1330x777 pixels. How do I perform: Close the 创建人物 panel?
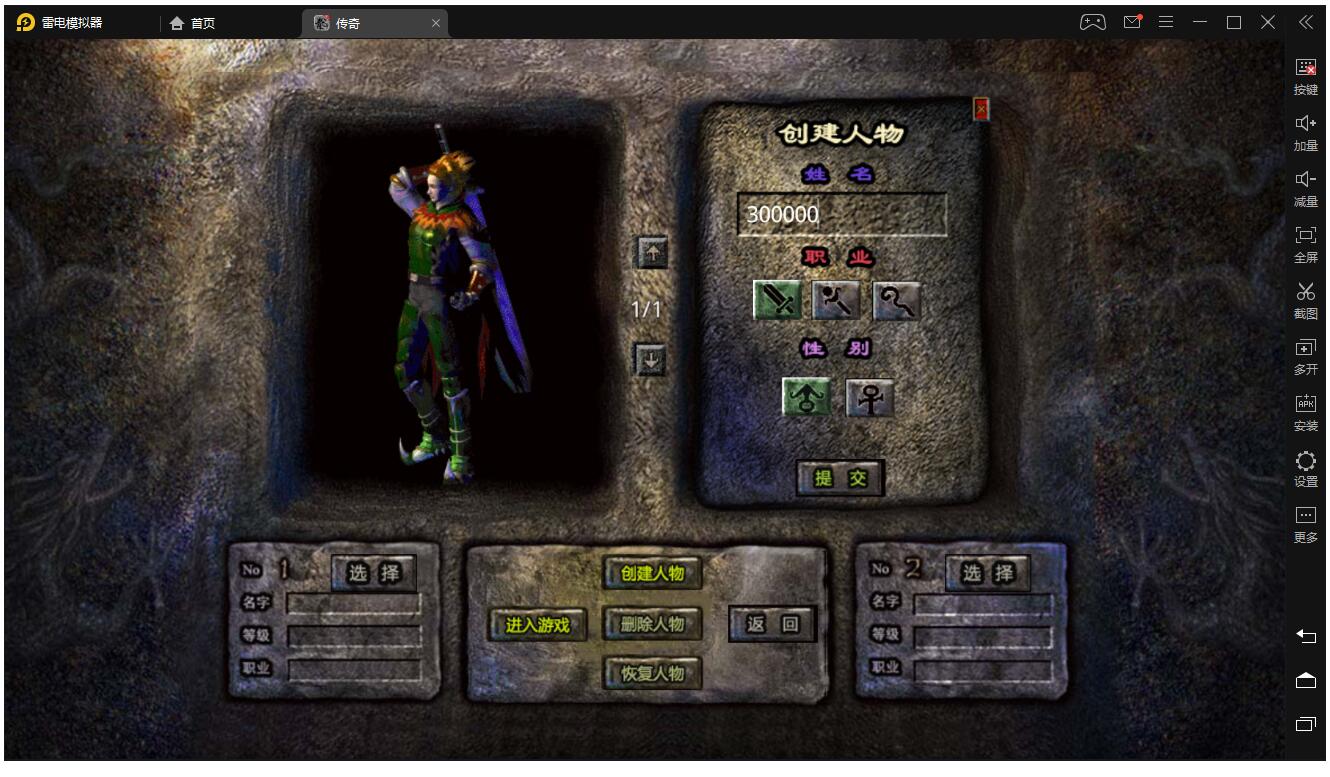click(981, 108)
